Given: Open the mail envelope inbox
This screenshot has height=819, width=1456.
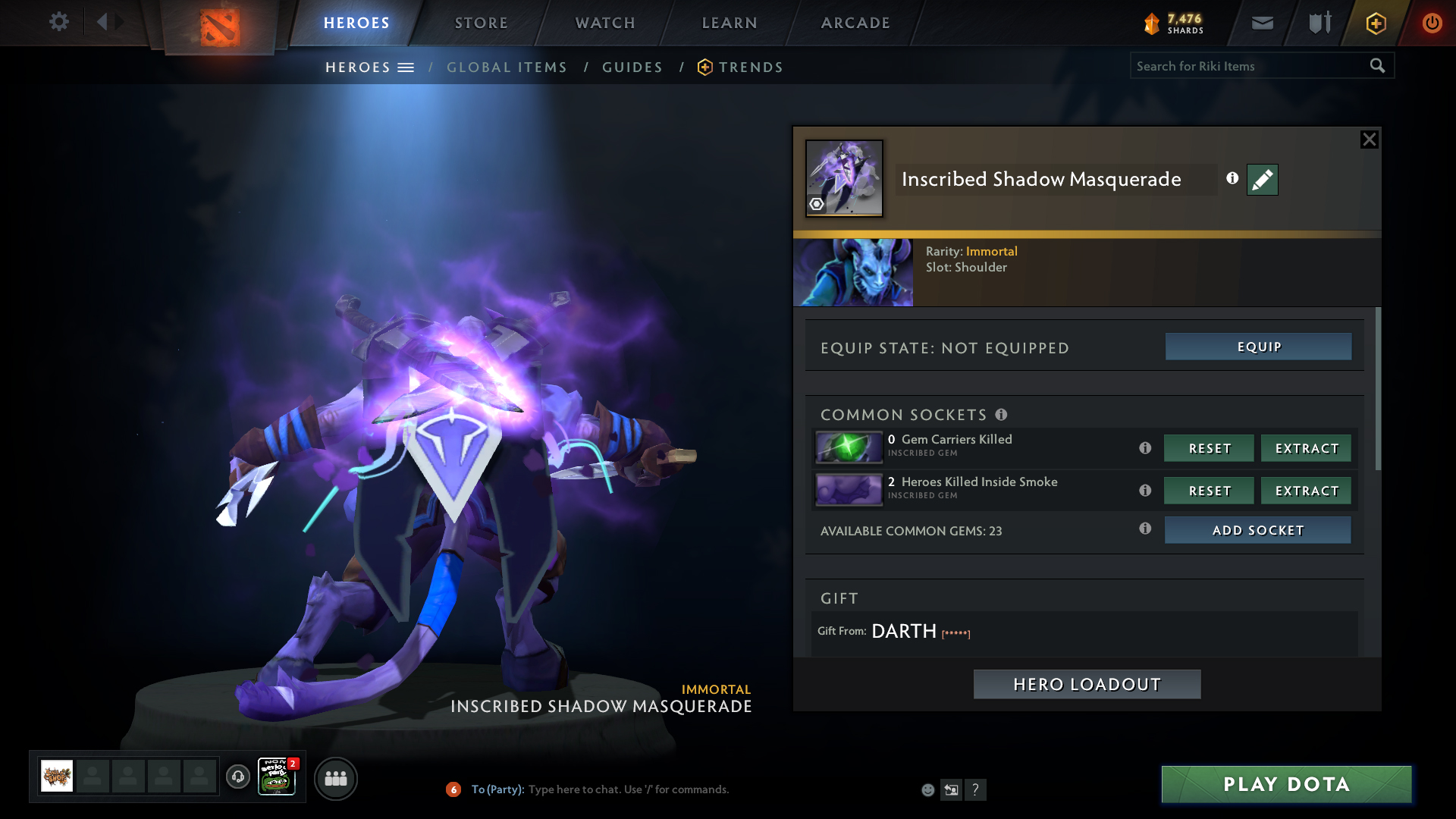Looking at the screenshot, I should [1263, 23].
